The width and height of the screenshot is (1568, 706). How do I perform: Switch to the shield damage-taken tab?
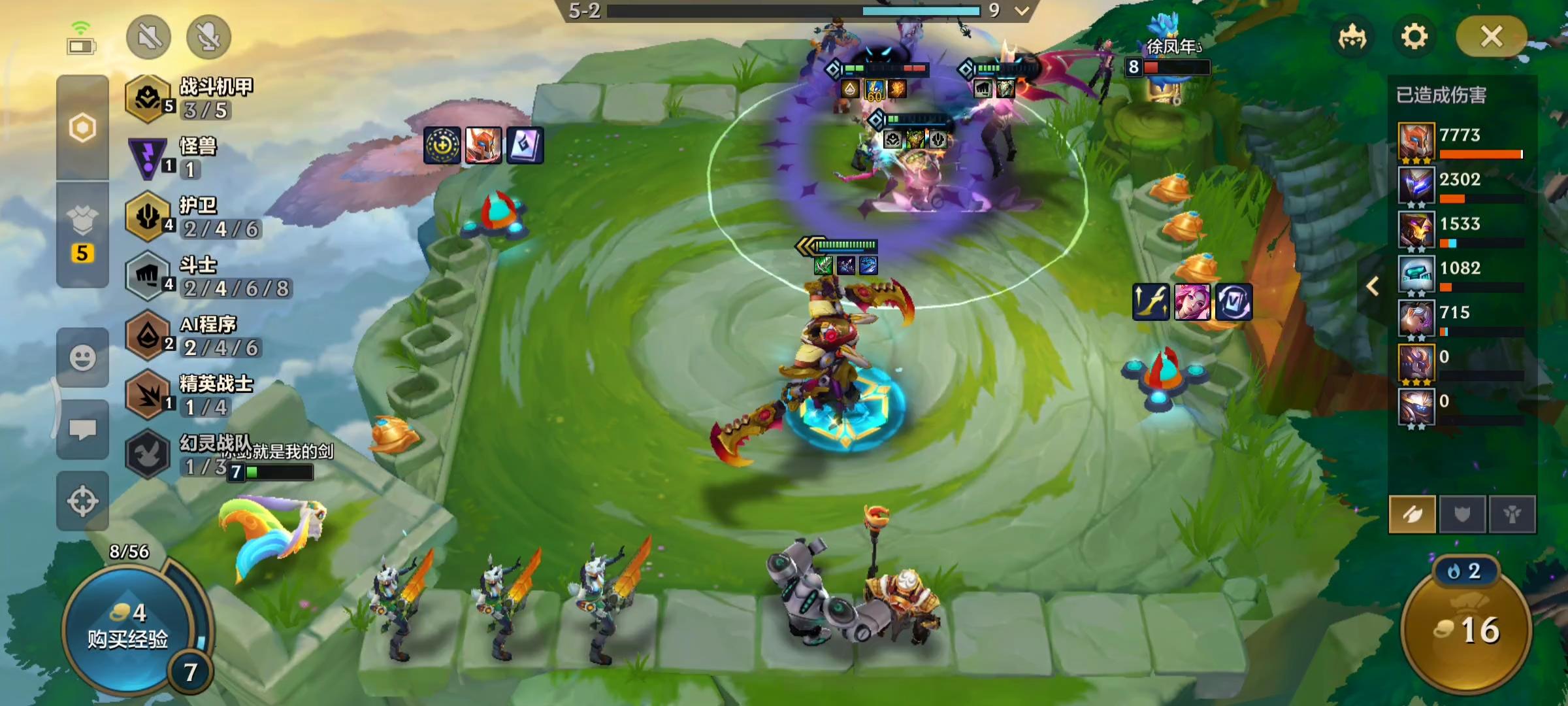(1462, 514)
